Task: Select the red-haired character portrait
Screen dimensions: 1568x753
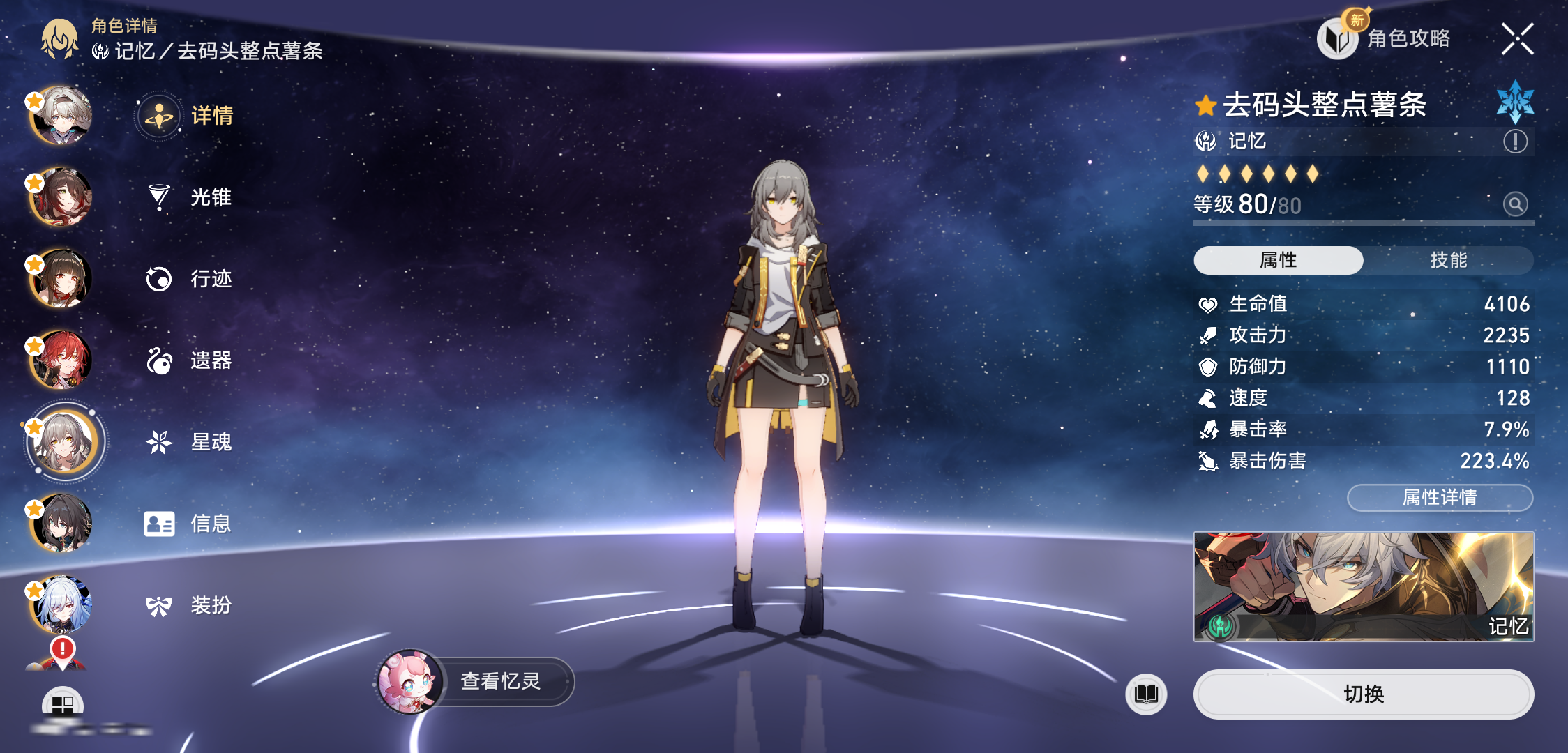Action: pyautogui.click(x=61, y=360)
